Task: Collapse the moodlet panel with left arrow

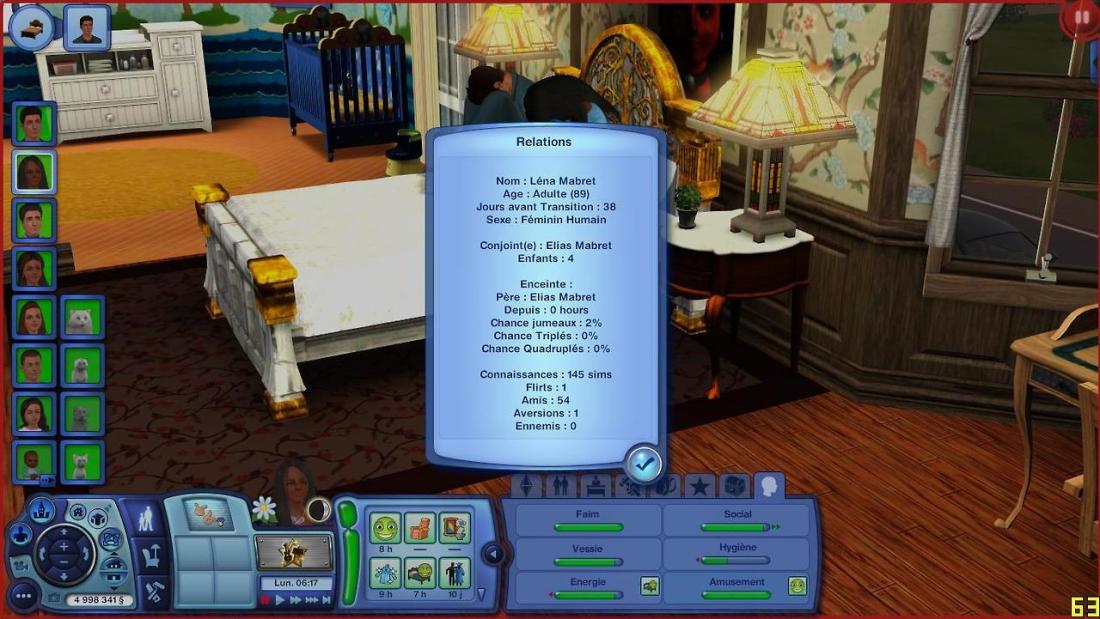Action: point(492,553)
